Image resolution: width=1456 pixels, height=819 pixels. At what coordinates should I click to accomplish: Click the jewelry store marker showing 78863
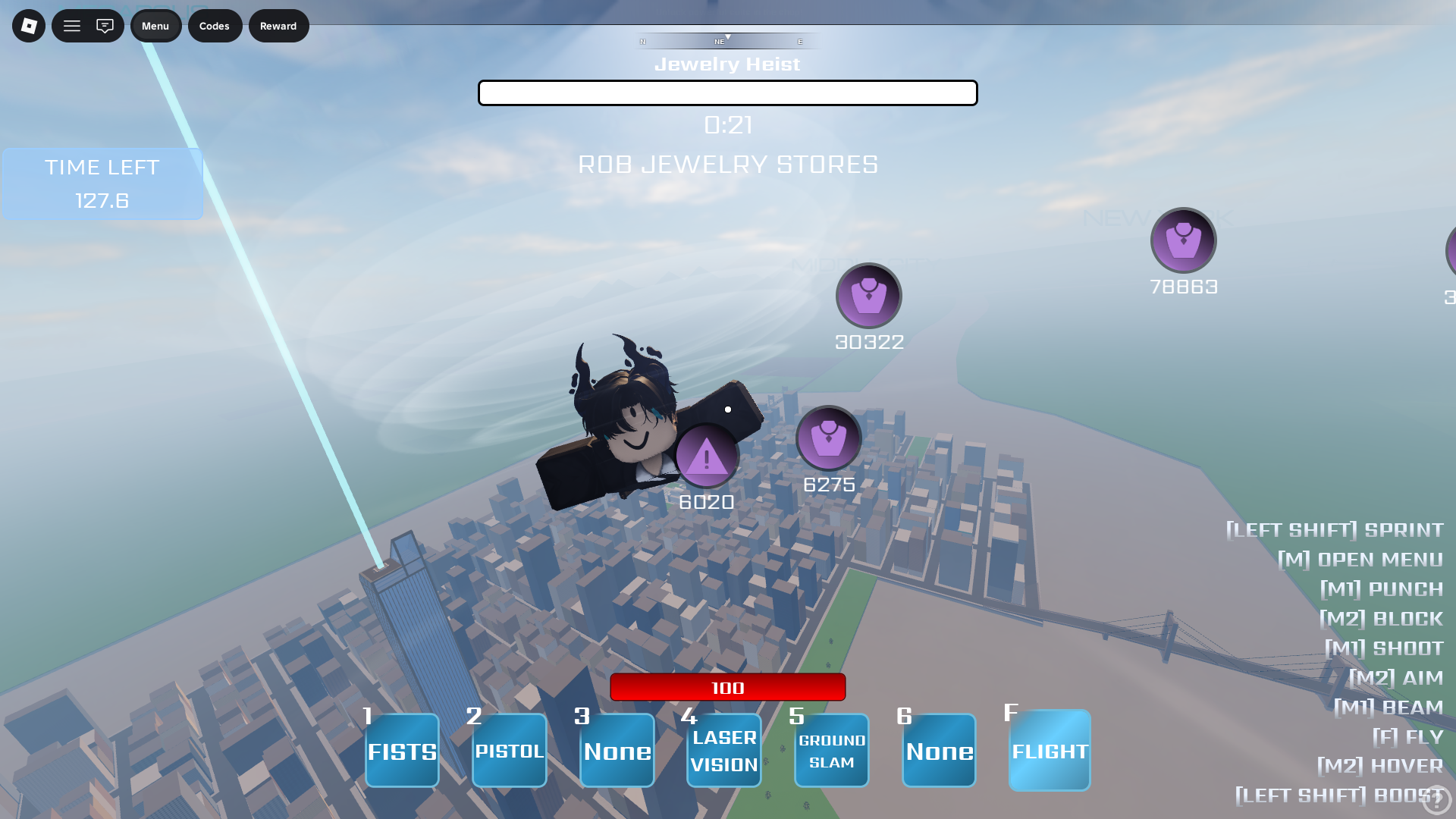click(x=1183, y=240)
